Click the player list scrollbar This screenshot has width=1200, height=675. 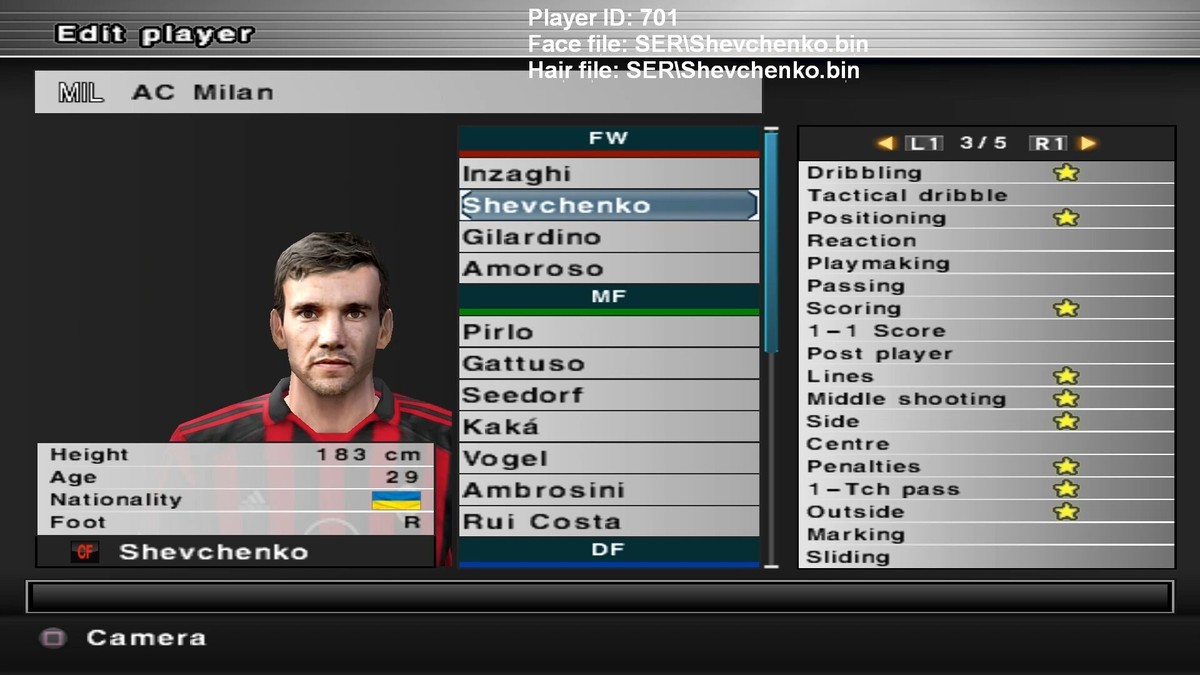[x=771, y=240]
